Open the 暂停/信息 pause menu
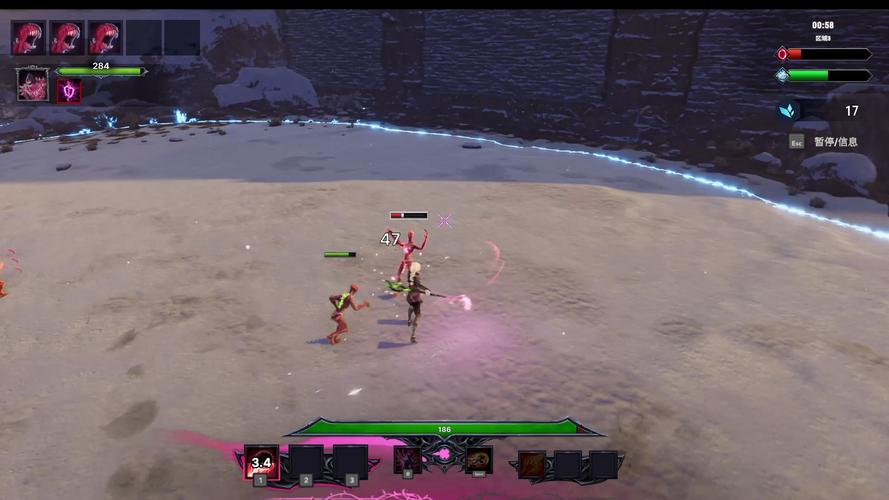Viewport: 889px width, 500px height. coord(835,142)
